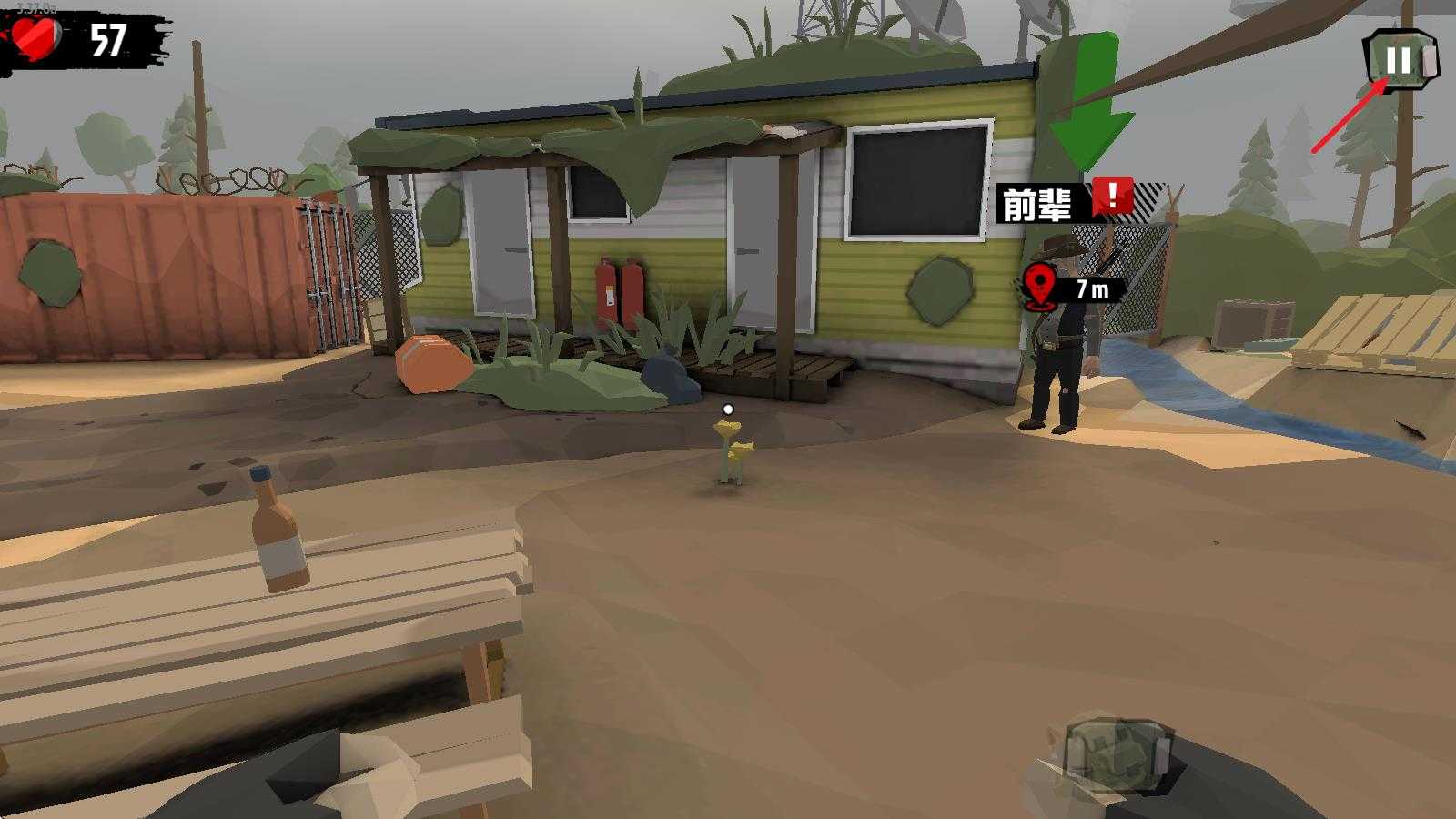Select the 7 m objective waypoint marker
The image size is (1456, 819).
1041,287
